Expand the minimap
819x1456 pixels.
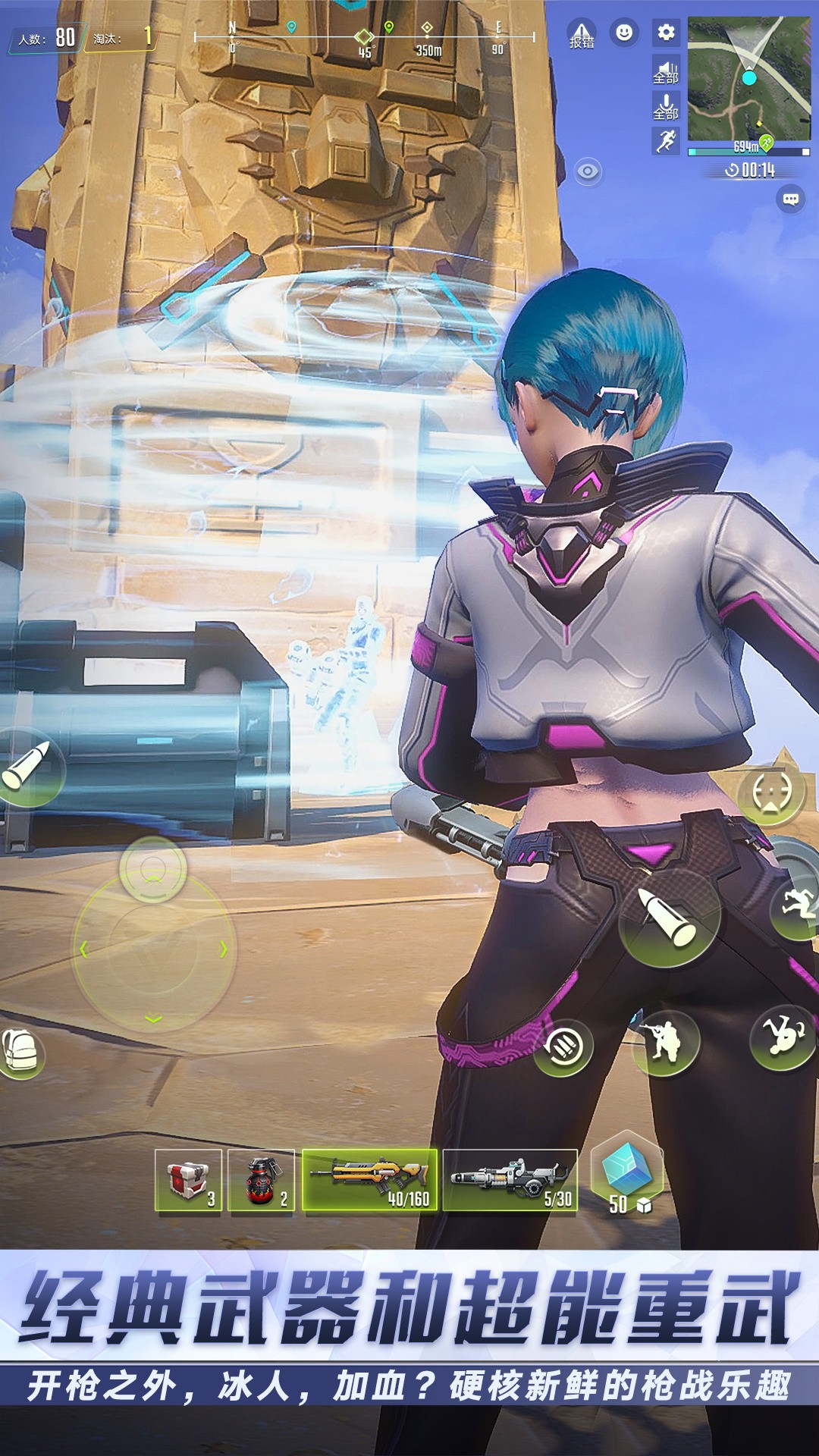748,78
